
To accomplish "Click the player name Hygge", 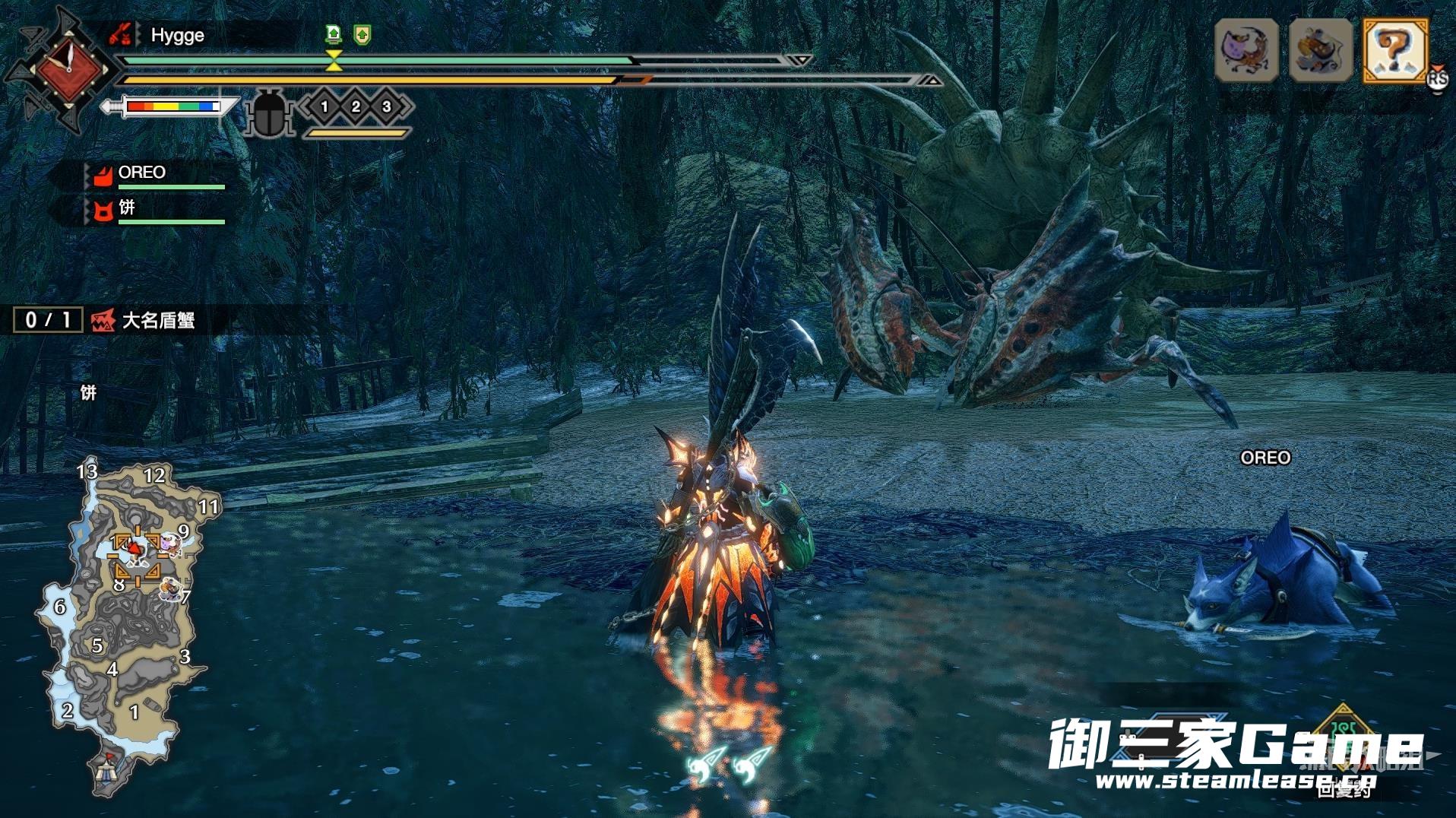I will 177,35.
